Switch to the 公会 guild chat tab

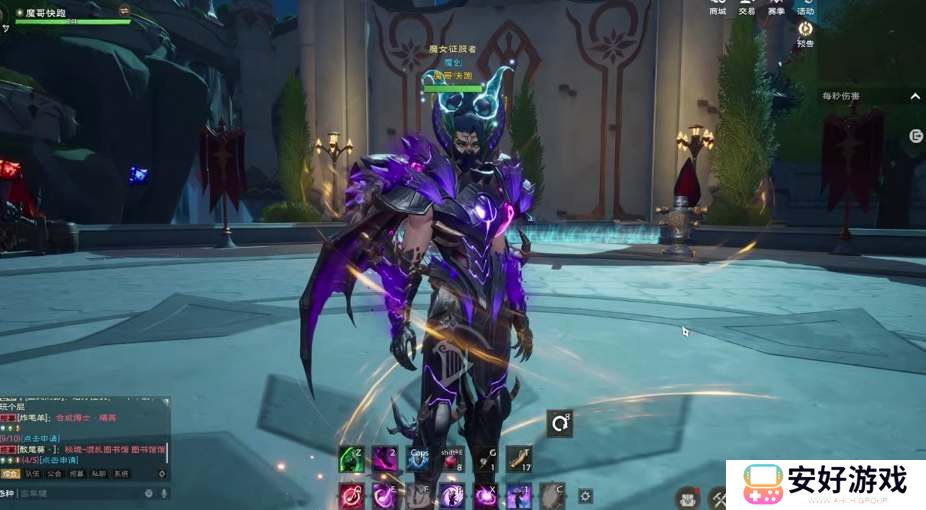(x=55, y=474)
